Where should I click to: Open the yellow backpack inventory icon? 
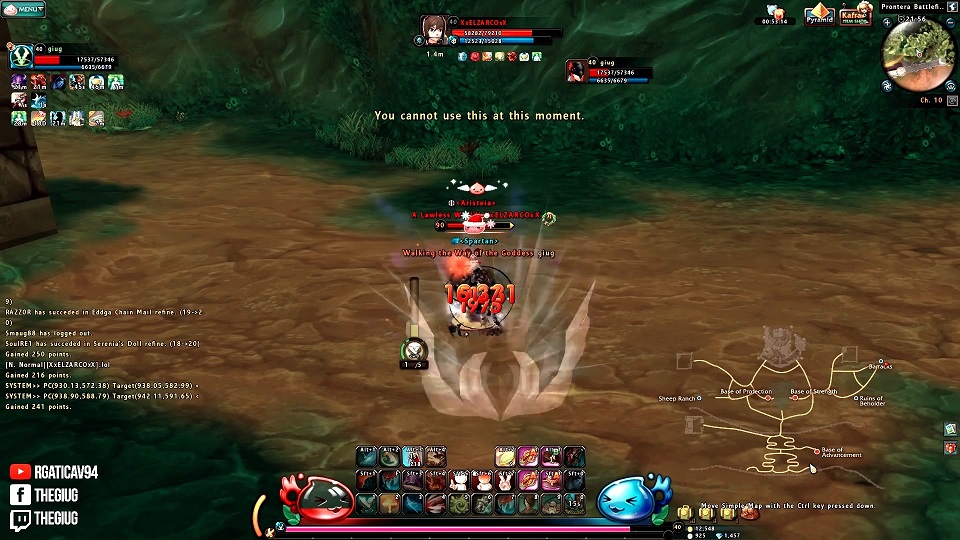(685, 513)
